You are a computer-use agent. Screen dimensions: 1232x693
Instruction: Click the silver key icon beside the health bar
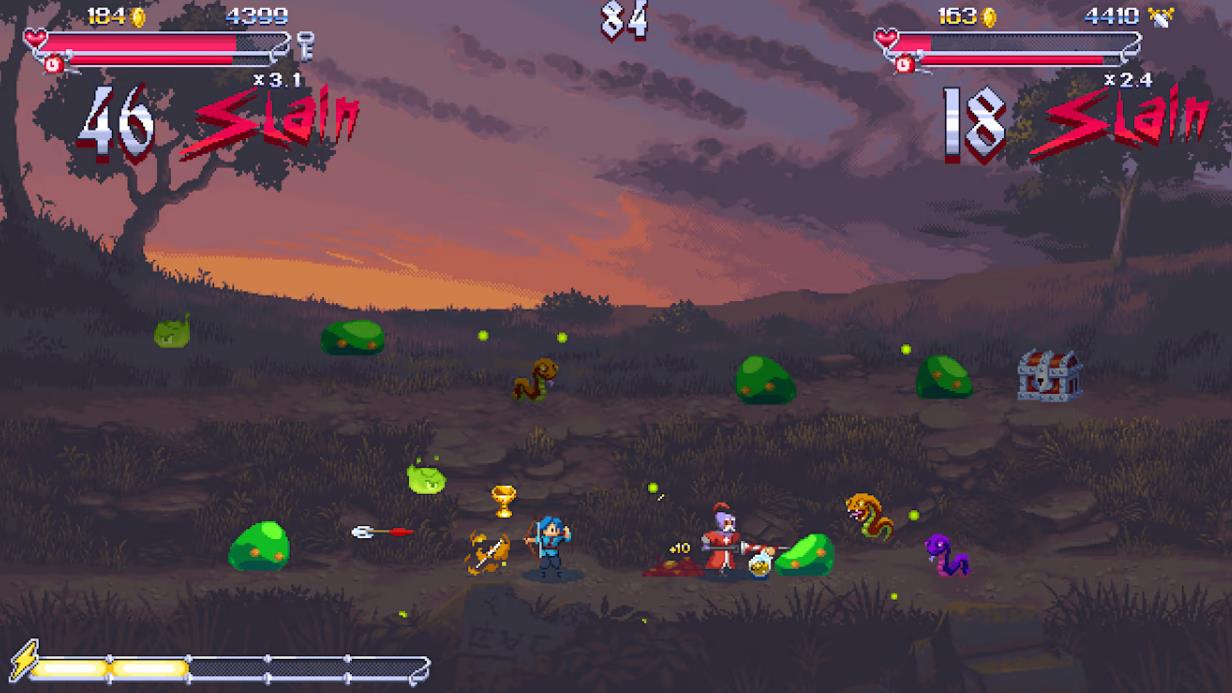tap(305, 45)
